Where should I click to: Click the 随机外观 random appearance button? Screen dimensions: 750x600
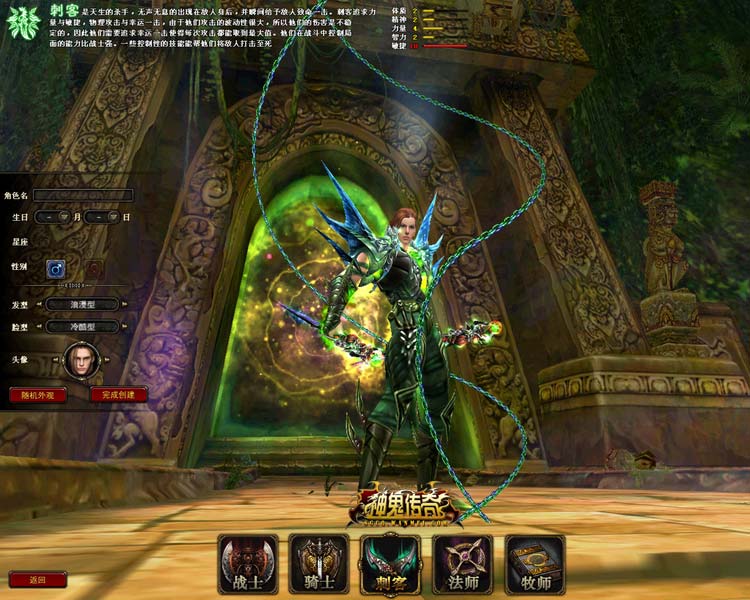[x=38, y=395]
